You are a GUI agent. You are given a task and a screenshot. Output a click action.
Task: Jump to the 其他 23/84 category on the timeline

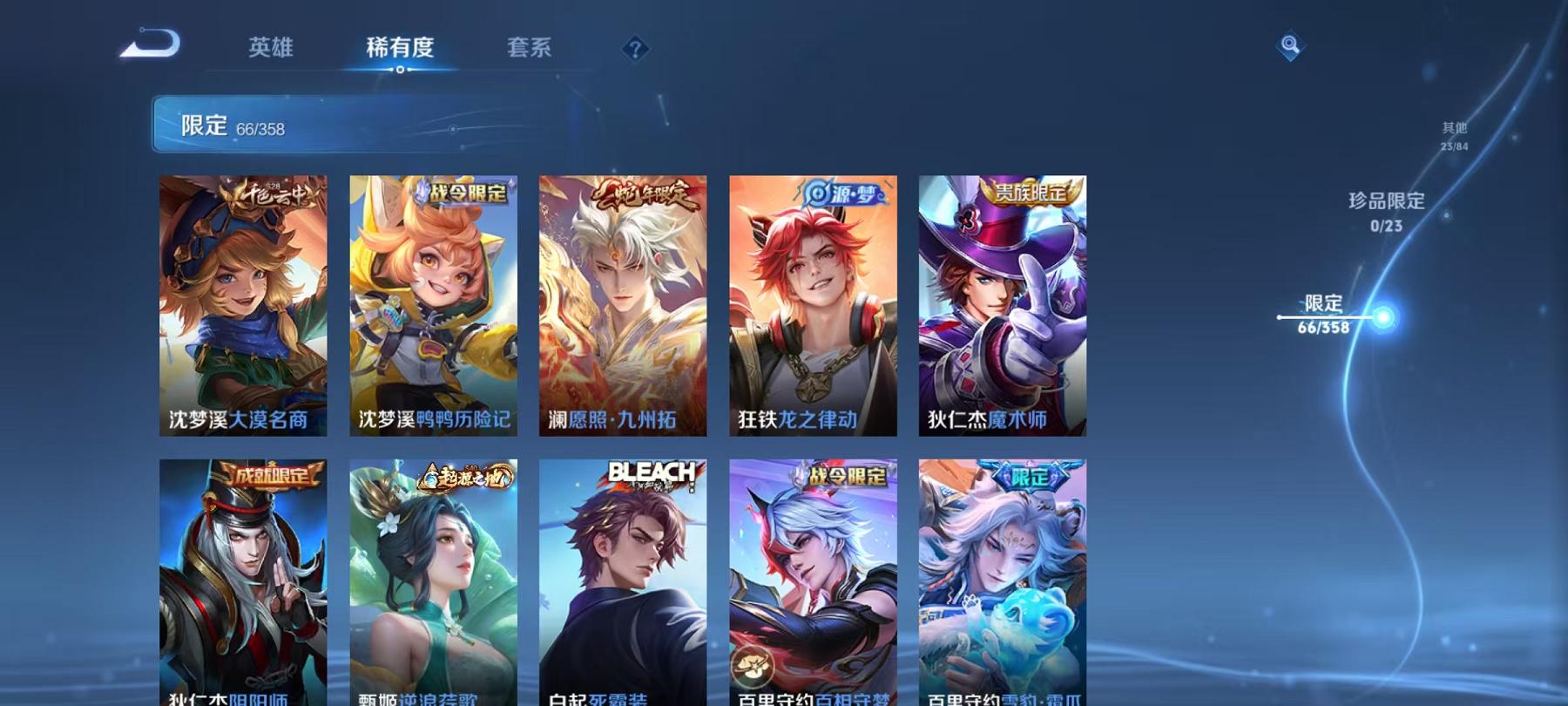click(1454, 135)
